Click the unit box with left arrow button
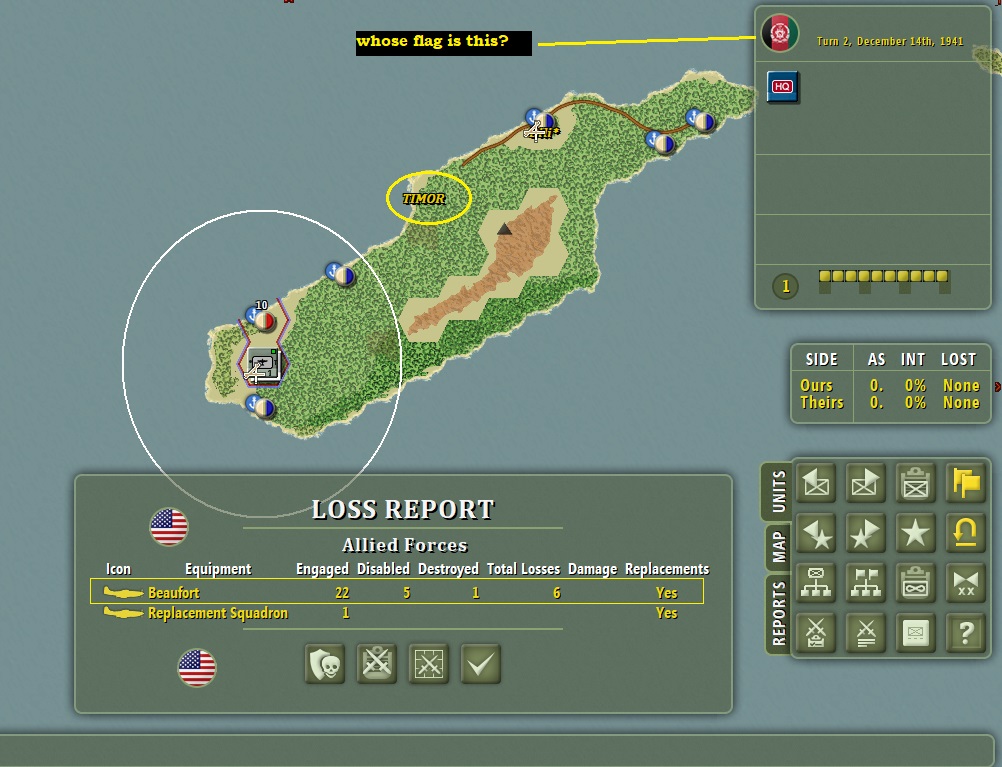Viewport: 1002px width, 767px height. click(x=817, y=484)
